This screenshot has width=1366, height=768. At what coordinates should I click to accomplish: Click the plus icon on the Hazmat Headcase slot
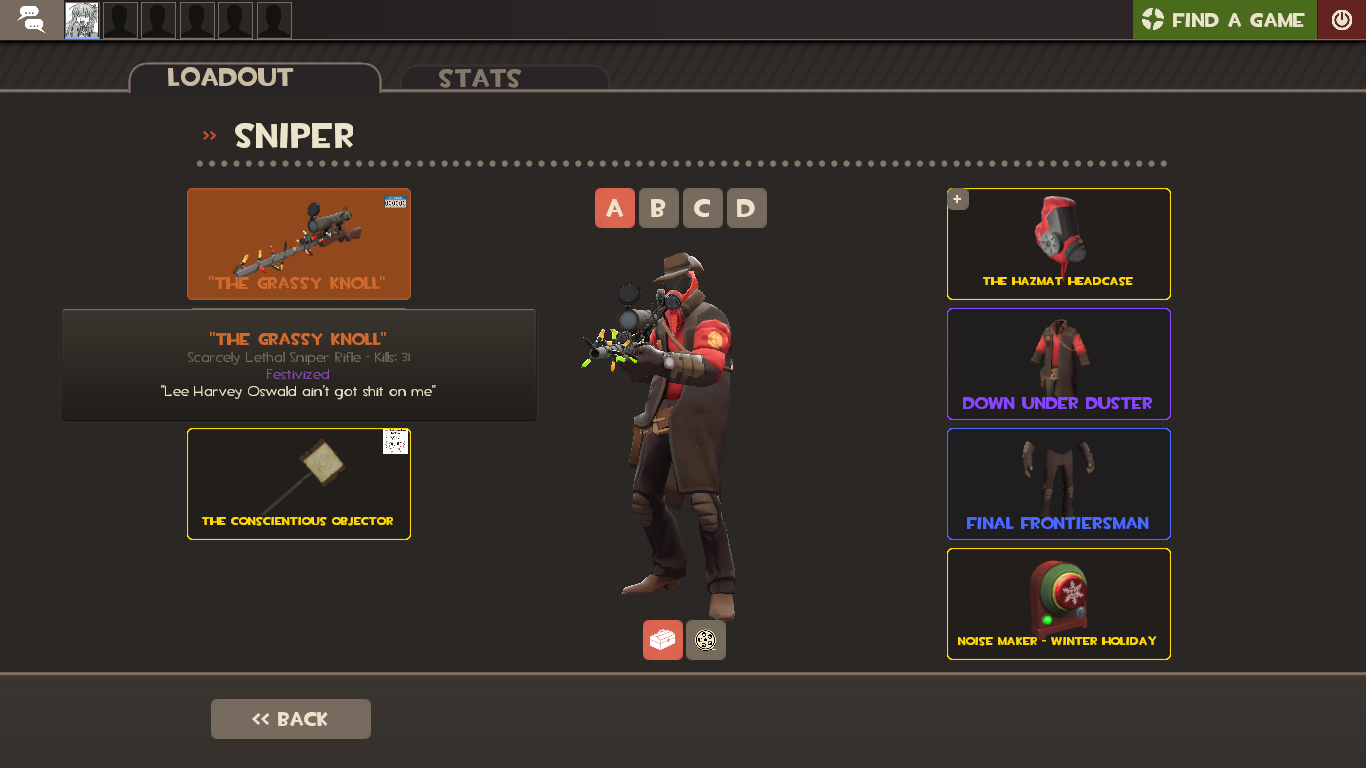coord(957,199)
